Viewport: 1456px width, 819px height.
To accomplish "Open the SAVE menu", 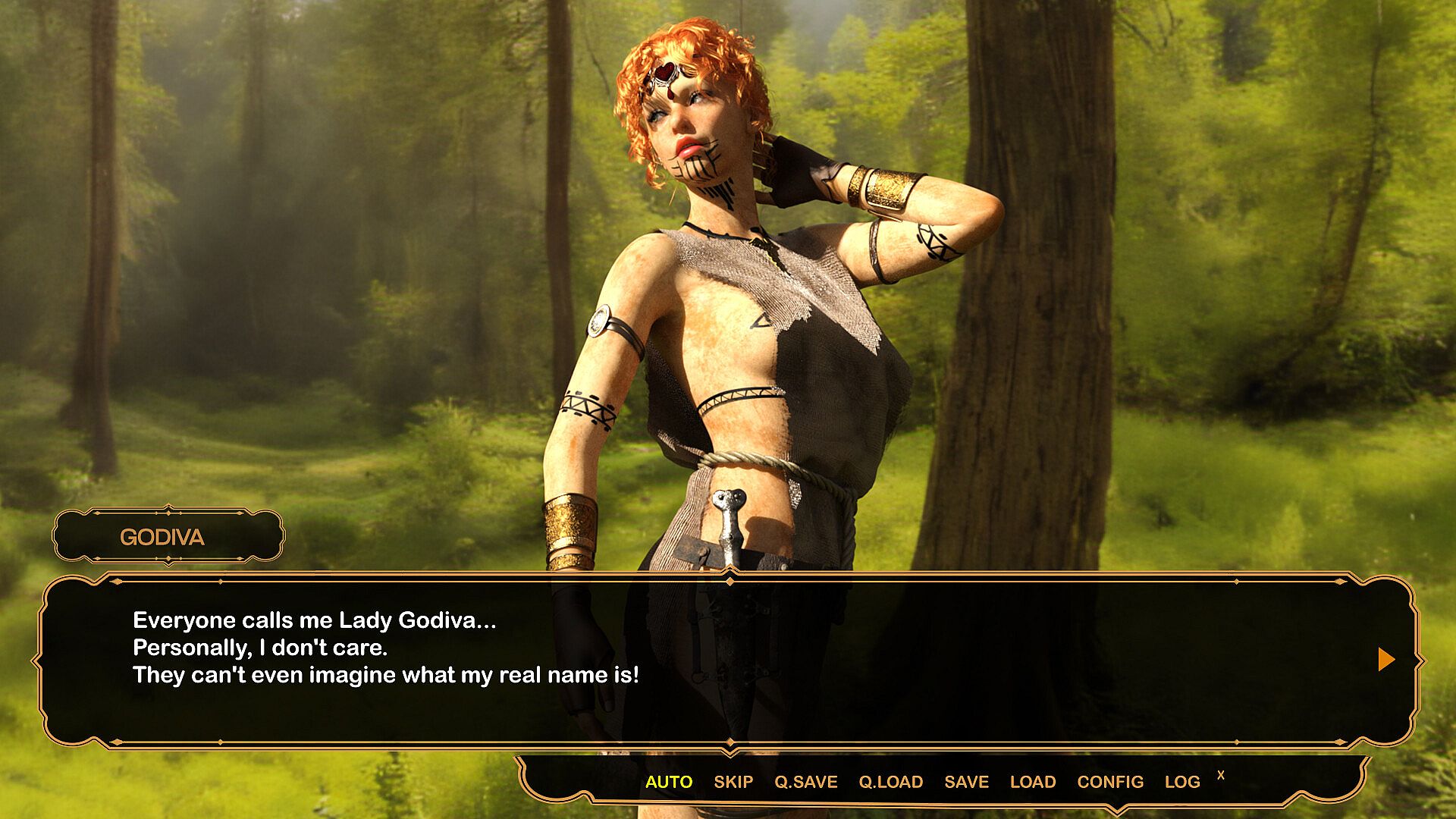I will 966,782.
